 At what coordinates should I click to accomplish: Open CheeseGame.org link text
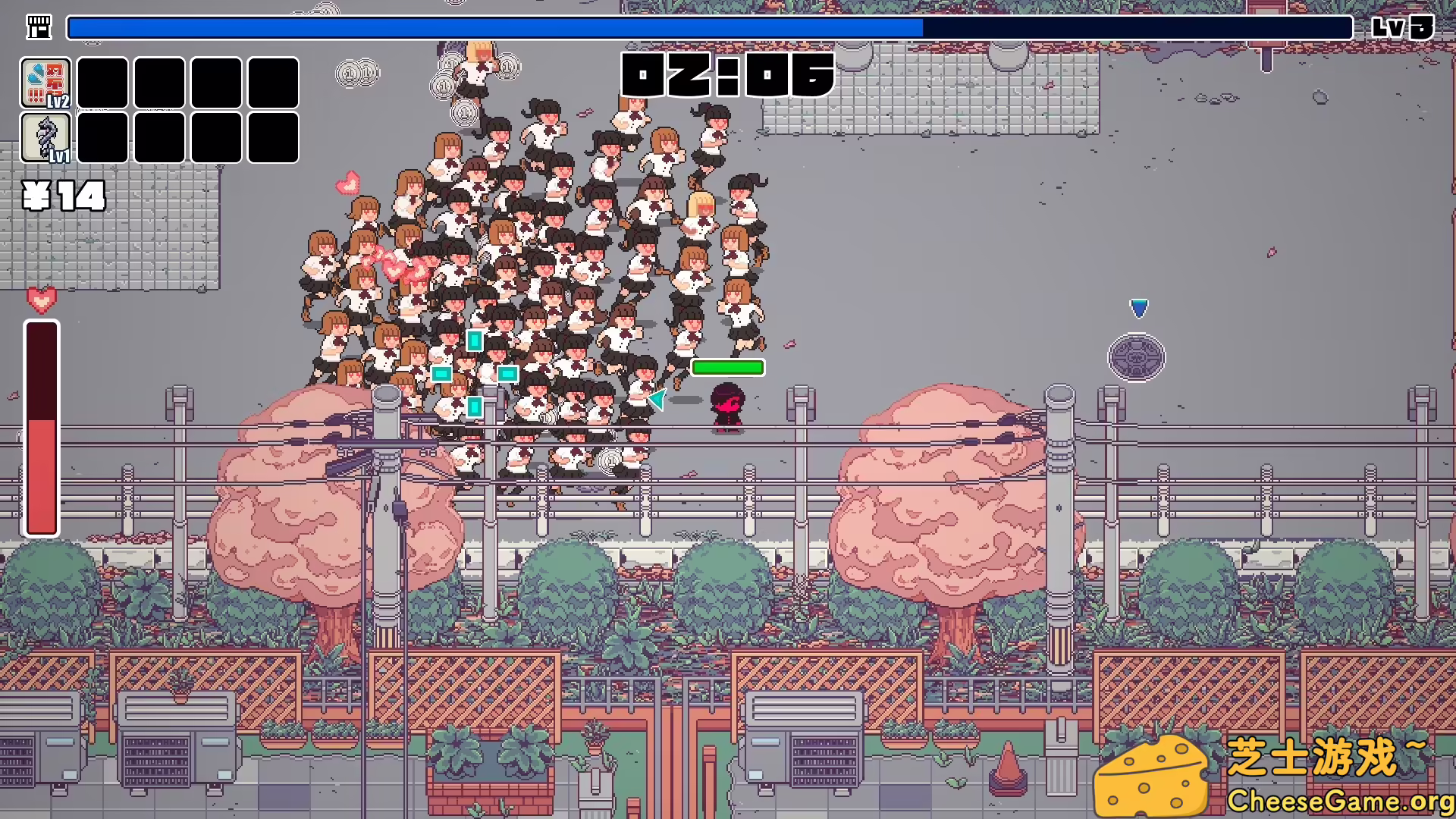1342,800
